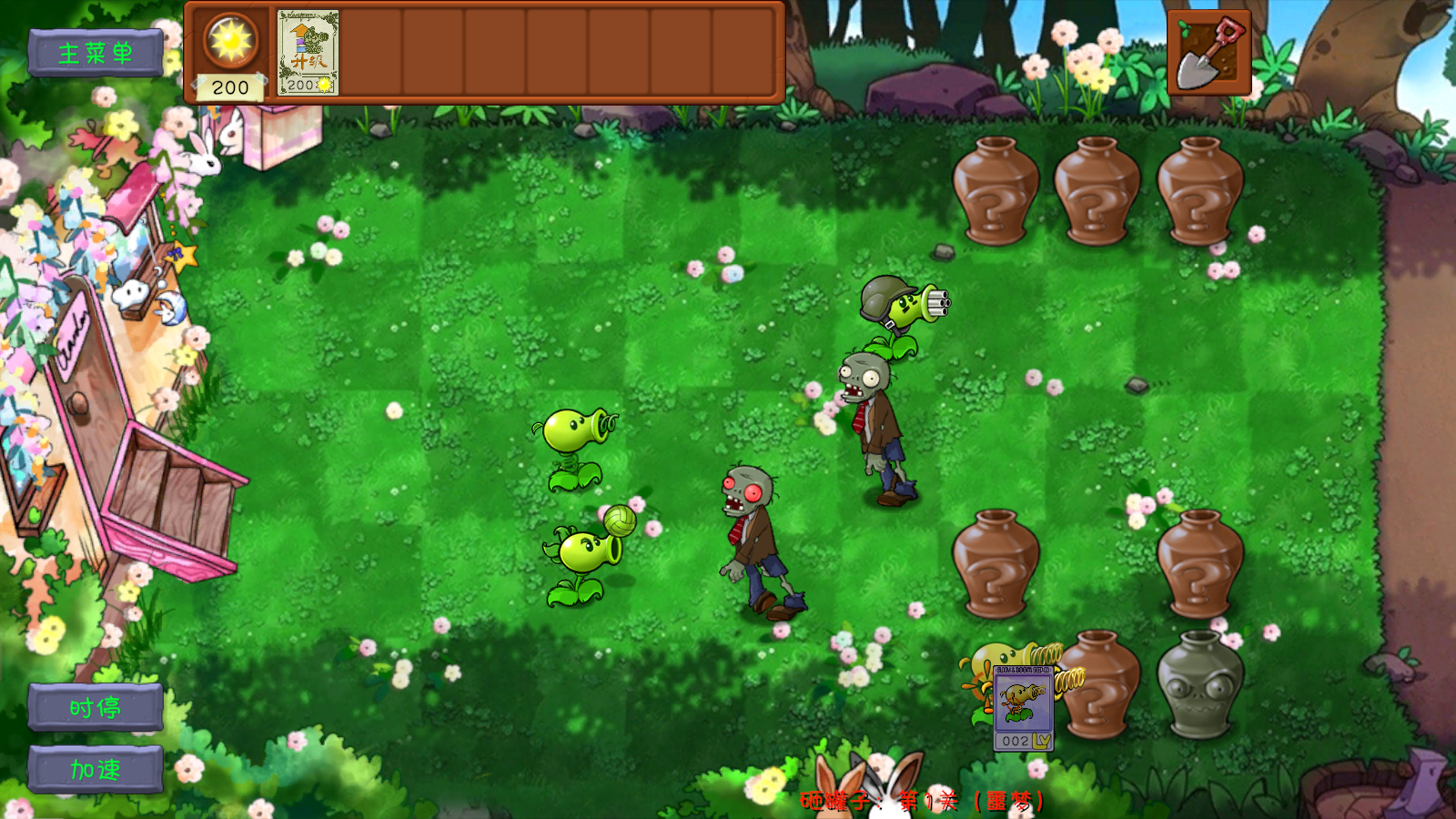Viewport: 1456px width, 819px height.
Task: Click the level label 砸罐子 第1关
Action: click(x=924, y=803)
